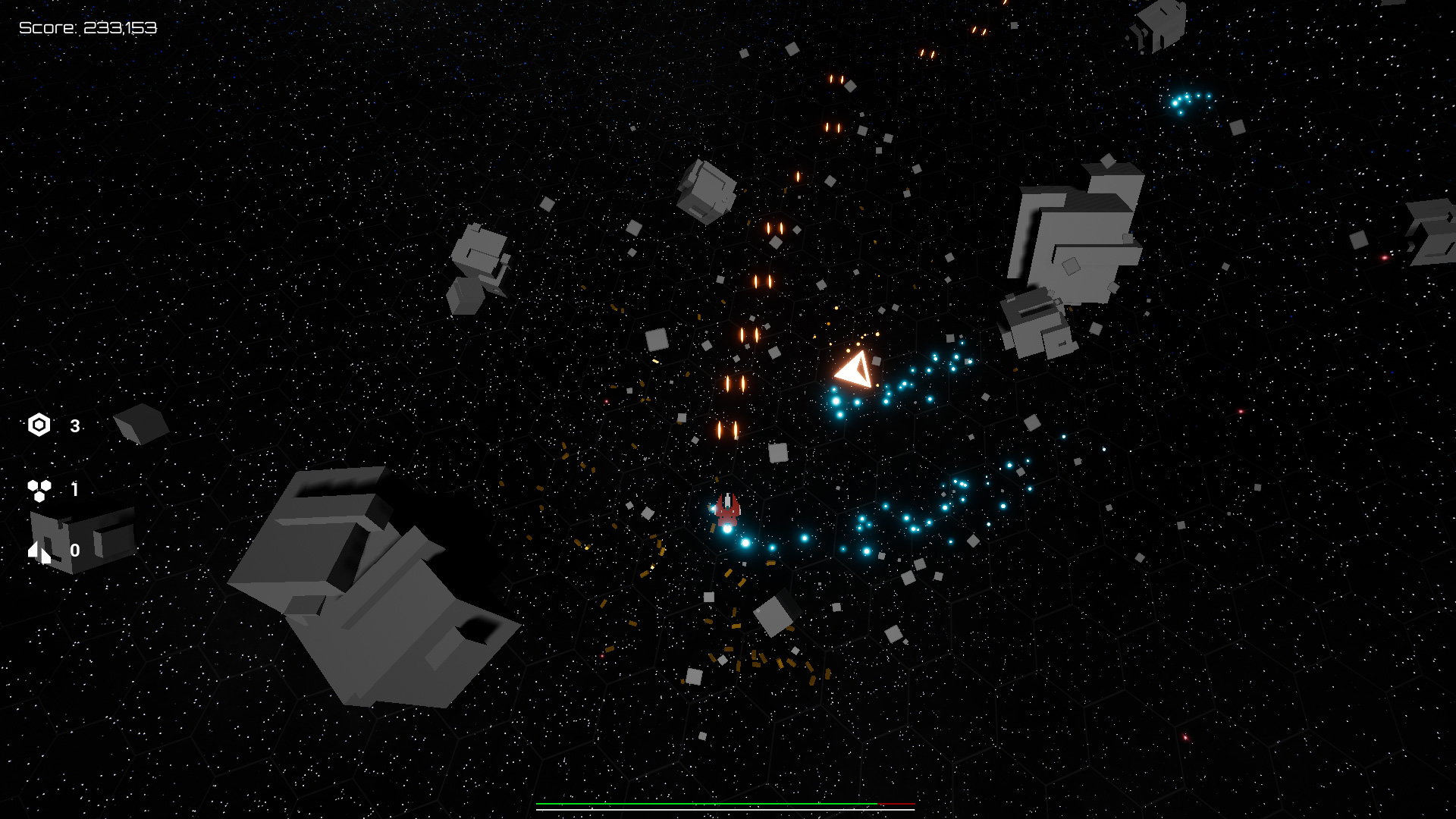The width and height of the screenshot is (1456, 819).
Task: Select the Score display at top left
Action: tap(87, 27)
